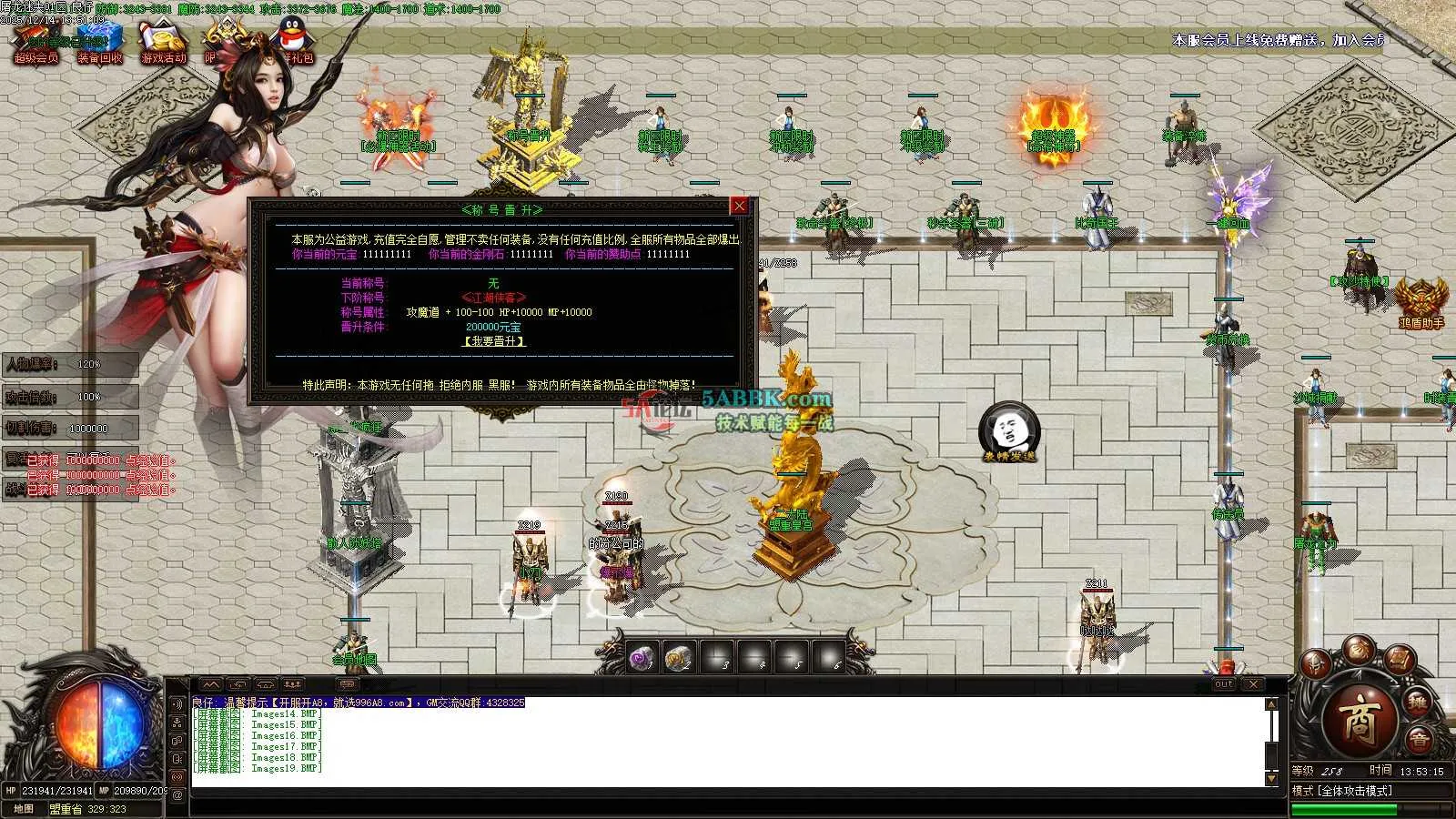Open the 摊 stall button
The height and width of the screenshot is (819, 1456).
click(1418, 703)
